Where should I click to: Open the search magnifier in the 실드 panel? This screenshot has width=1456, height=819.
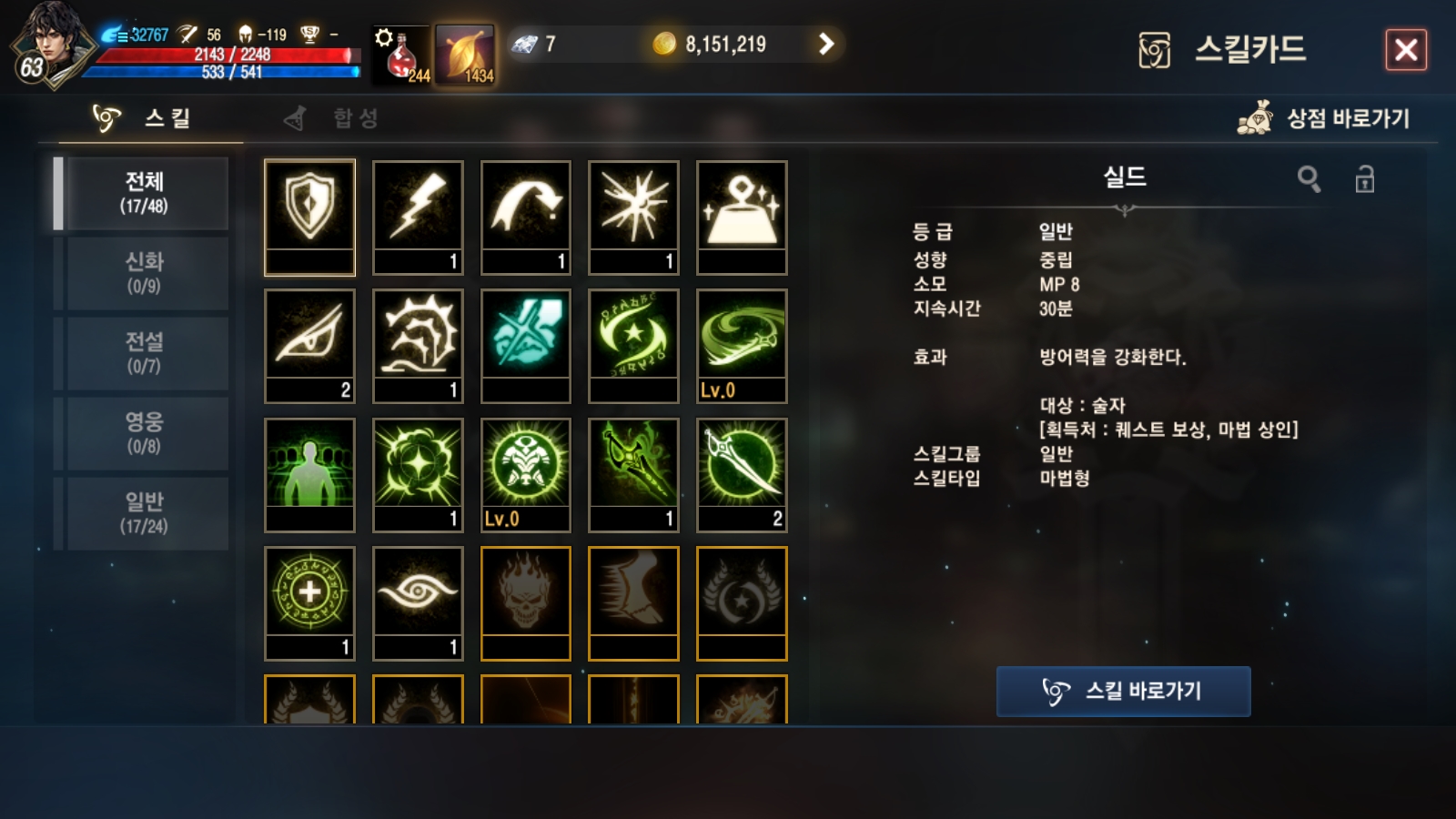tap(1310, 179)
